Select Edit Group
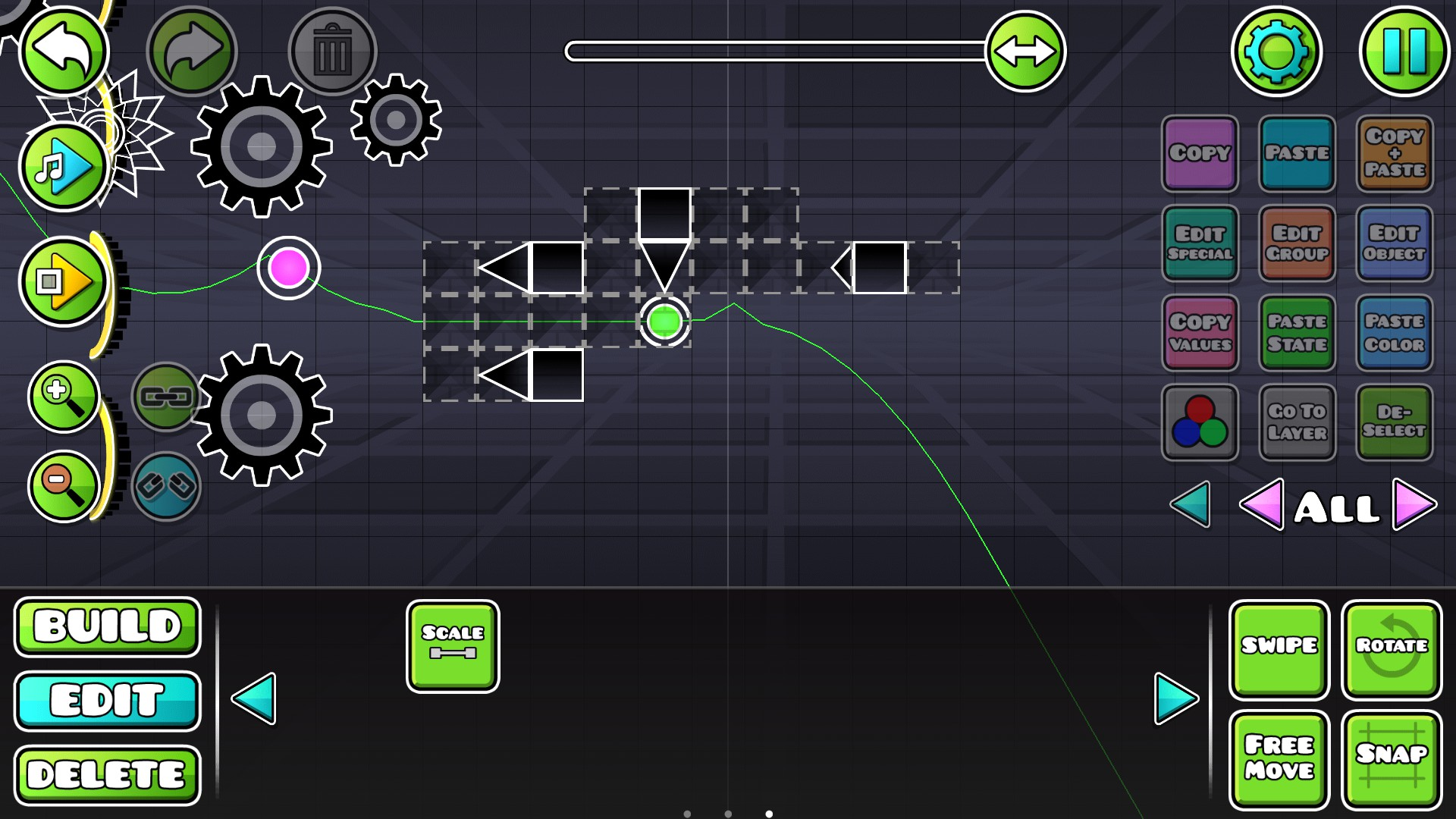Image resolution: width=1456 pixels, height=819 pixels. [x=1298, y=243]
